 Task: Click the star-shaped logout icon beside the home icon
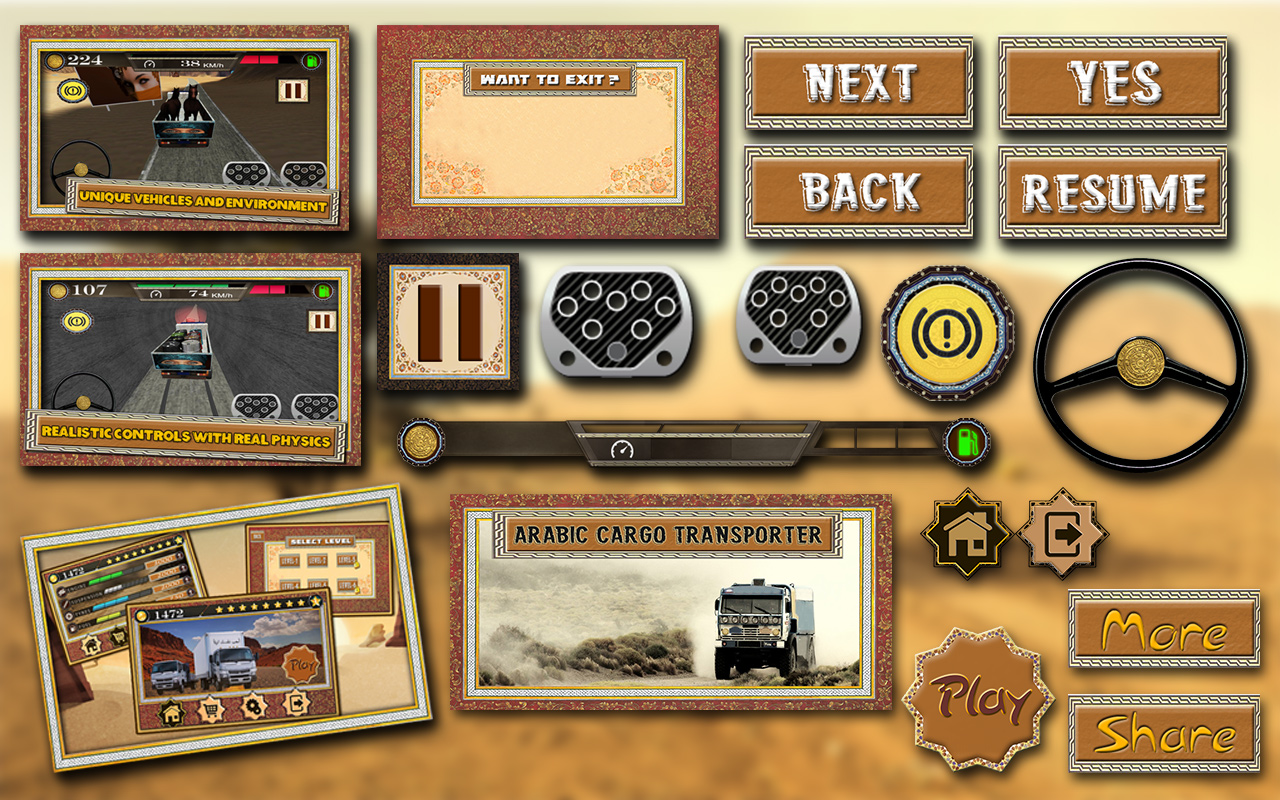coord(1060,530)
